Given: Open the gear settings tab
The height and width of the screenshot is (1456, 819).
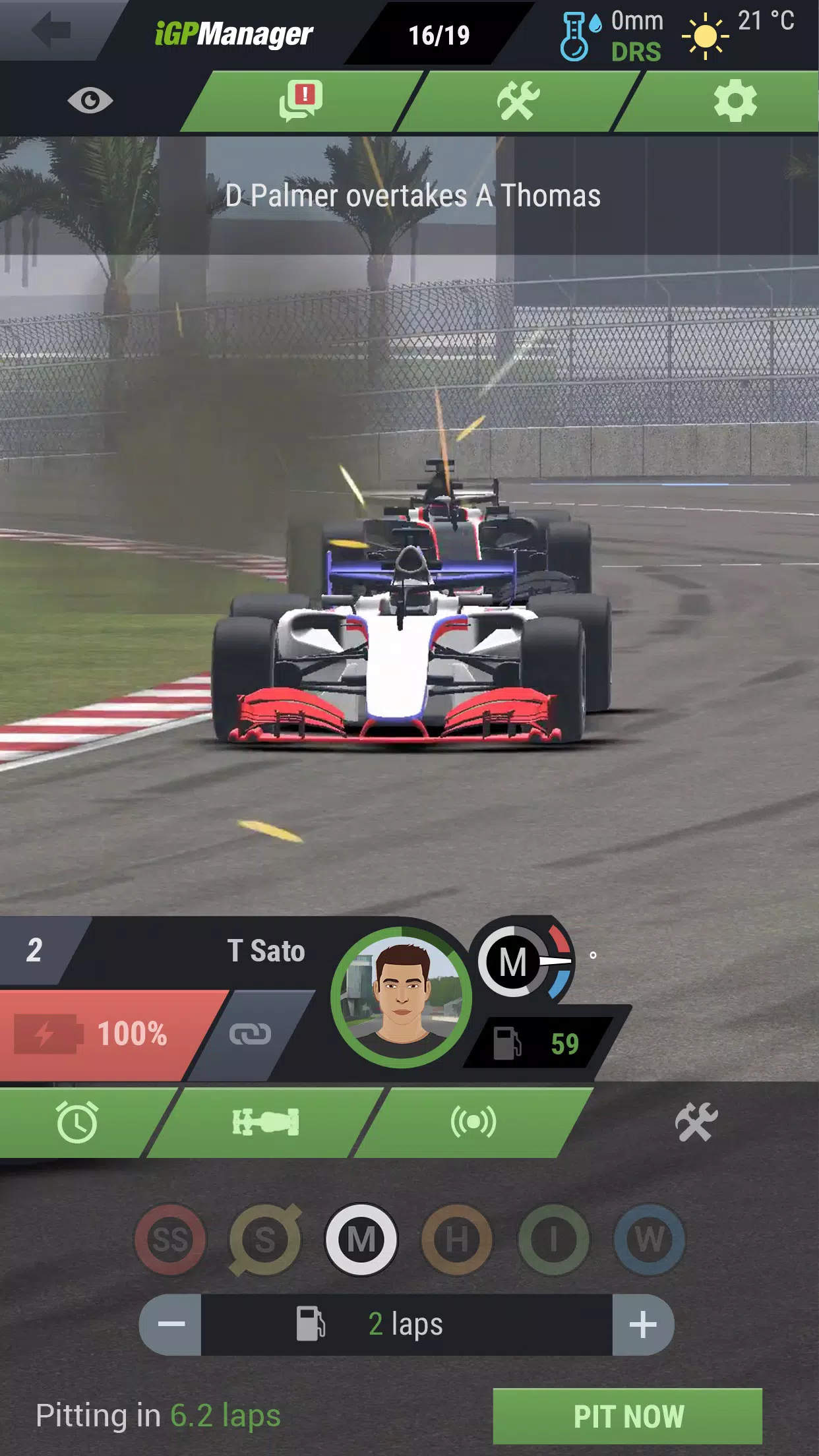Looking at the screenshot, I should tap(735, 101).
